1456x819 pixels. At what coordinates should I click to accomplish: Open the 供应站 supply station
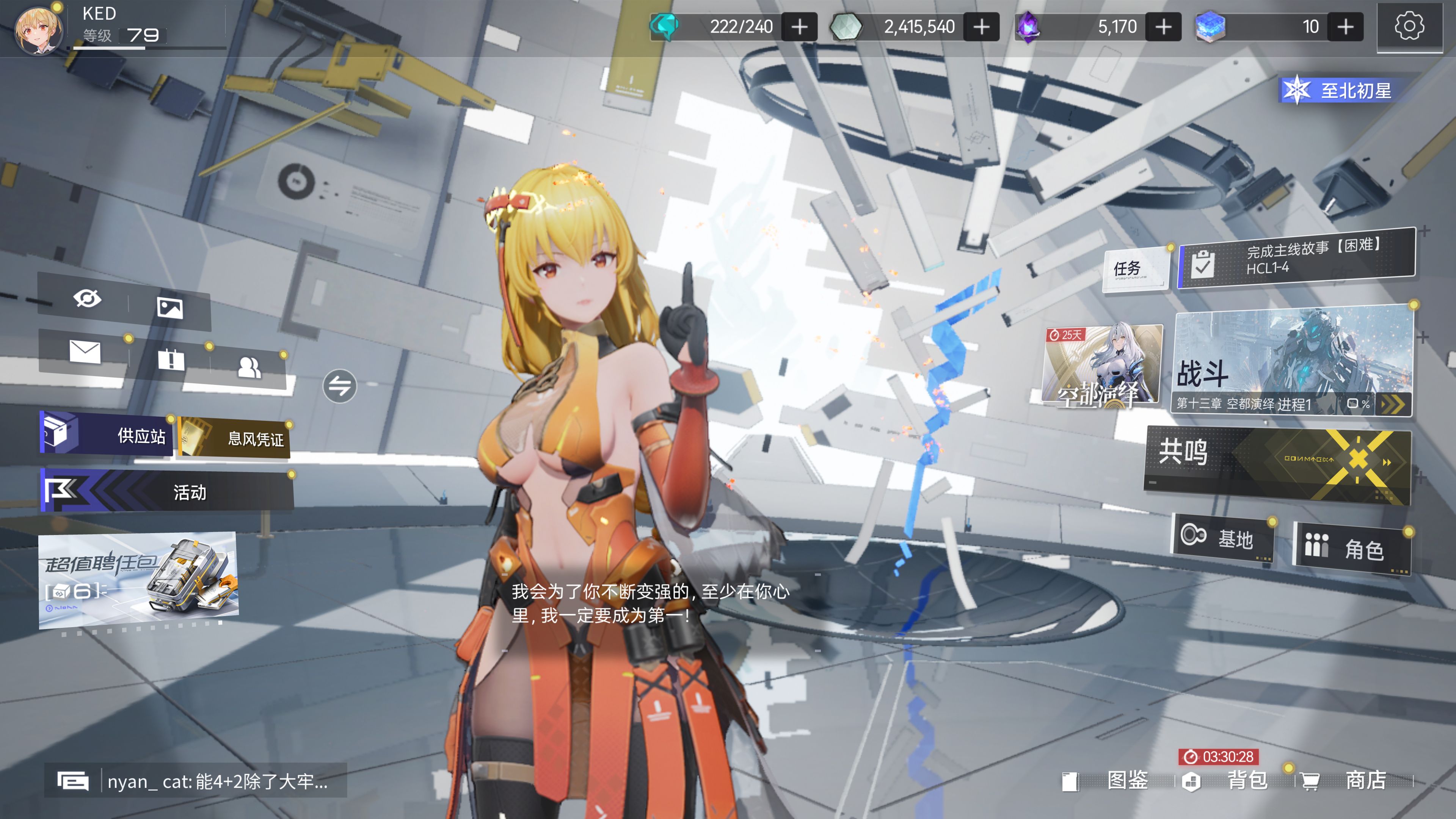tap(107, 434)
